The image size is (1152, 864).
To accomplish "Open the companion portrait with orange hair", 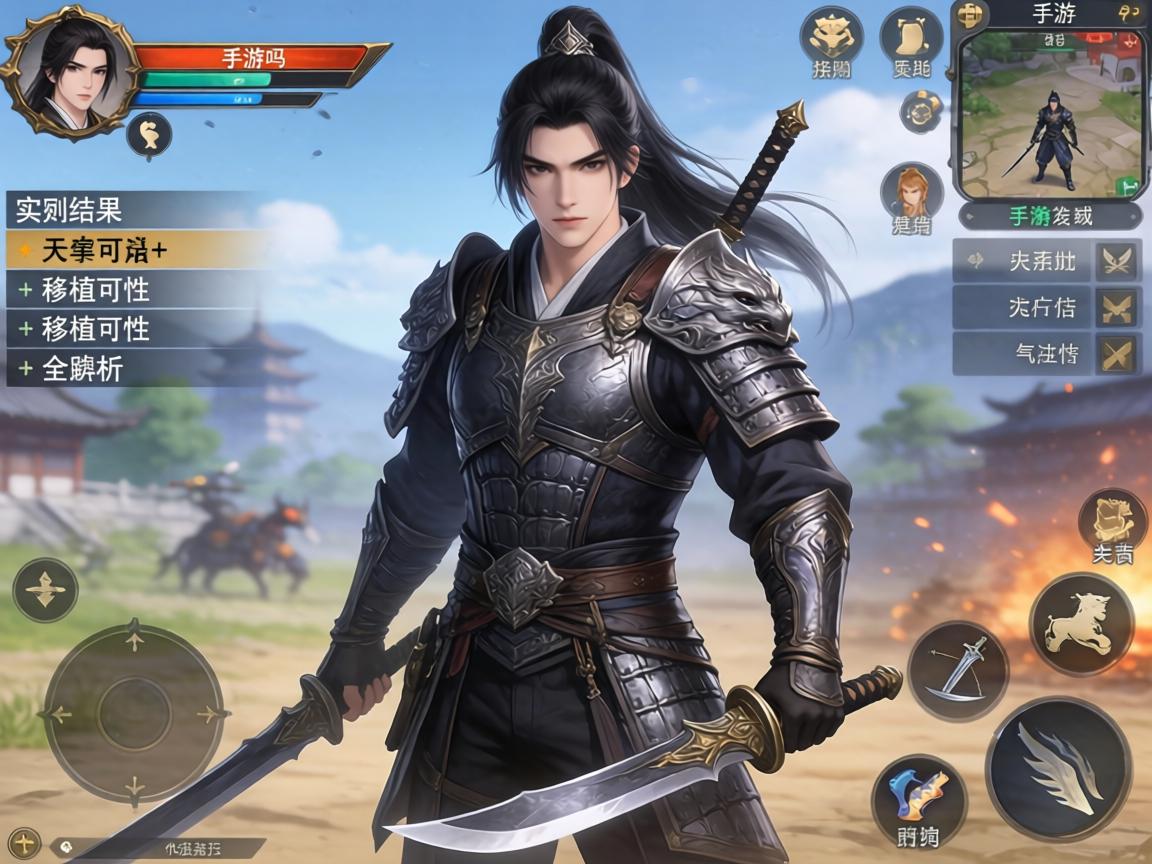I will [x=911, y=200].
